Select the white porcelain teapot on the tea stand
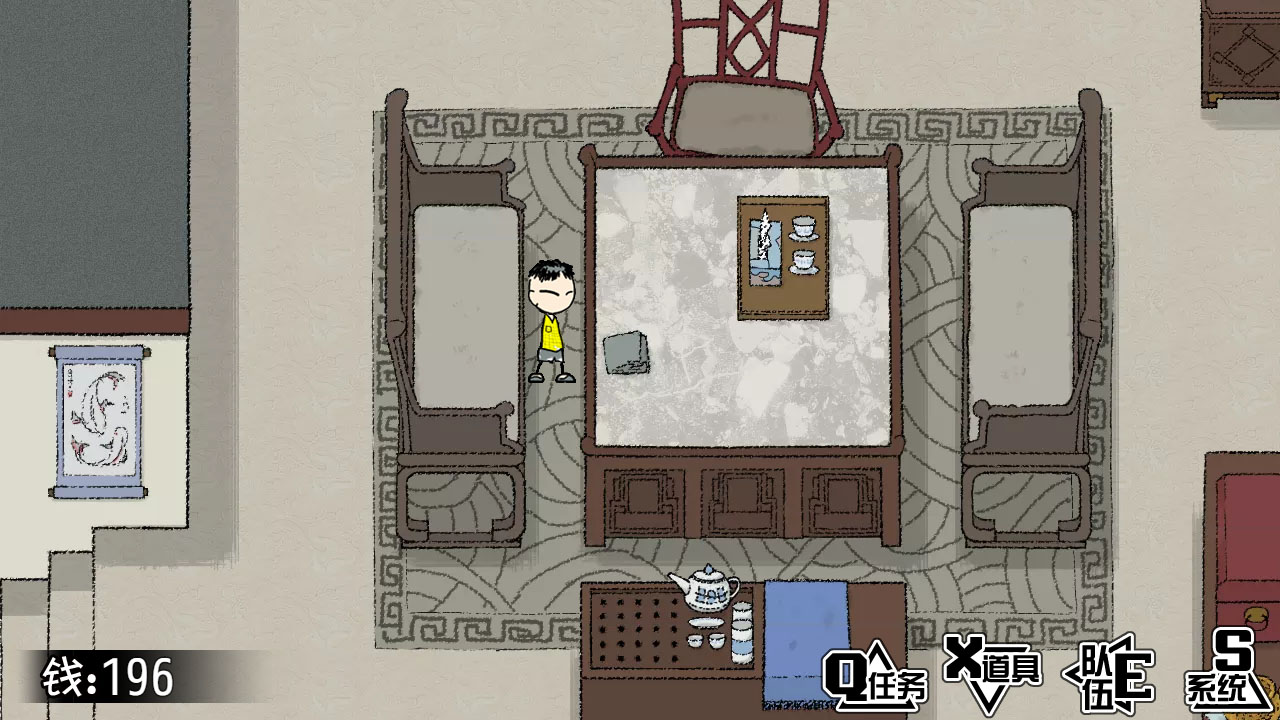The image size is (1280, 720). [x=706, y=592]
